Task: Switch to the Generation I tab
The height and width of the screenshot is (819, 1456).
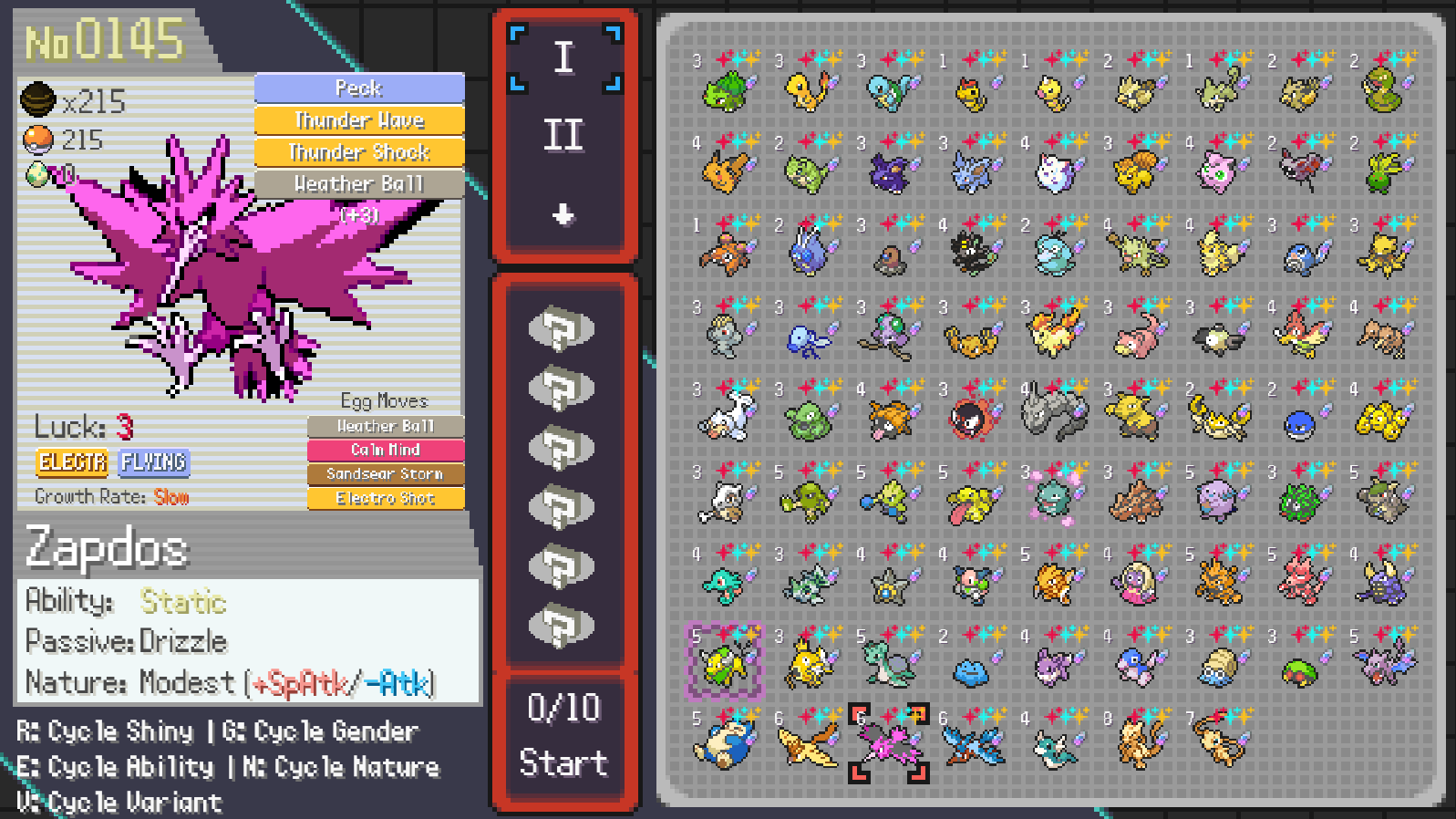Action: coord(563,57)
